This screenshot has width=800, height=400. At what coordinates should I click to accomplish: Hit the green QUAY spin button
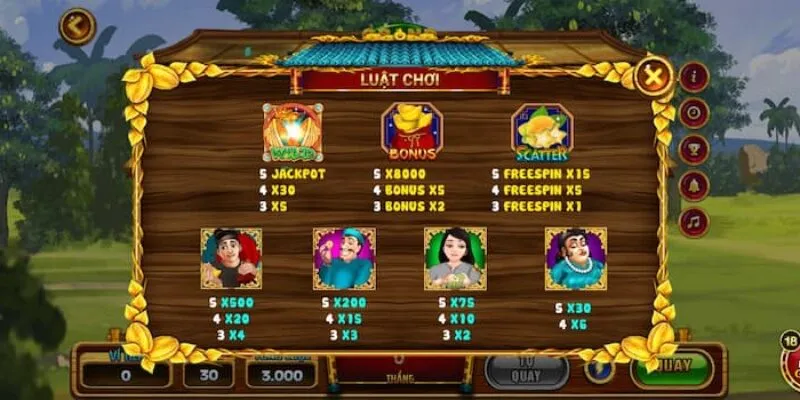pyautogui.click(x=672, y=369)
